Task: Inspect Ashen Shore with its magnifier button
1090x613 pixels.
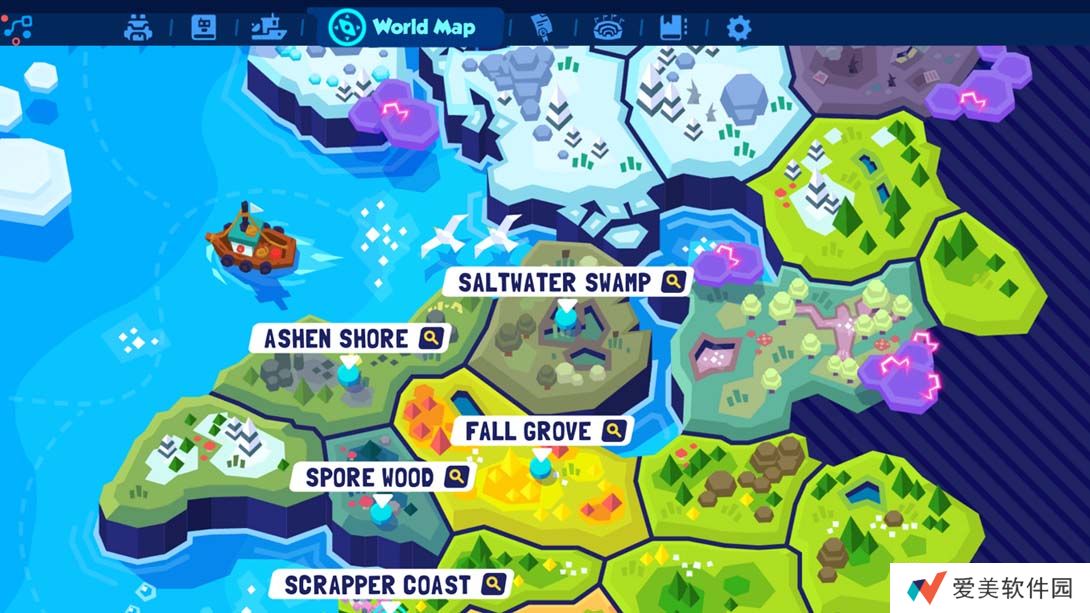Action: click(x=431, y=339)
